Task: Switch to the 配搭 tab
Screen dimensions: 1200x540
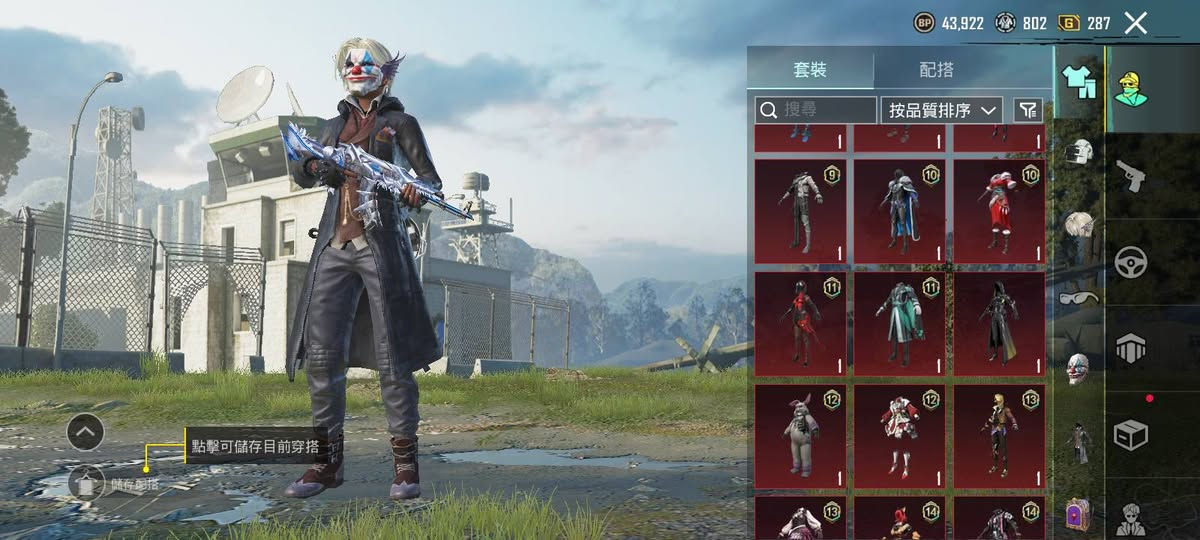Action: (x=936, y=70)
